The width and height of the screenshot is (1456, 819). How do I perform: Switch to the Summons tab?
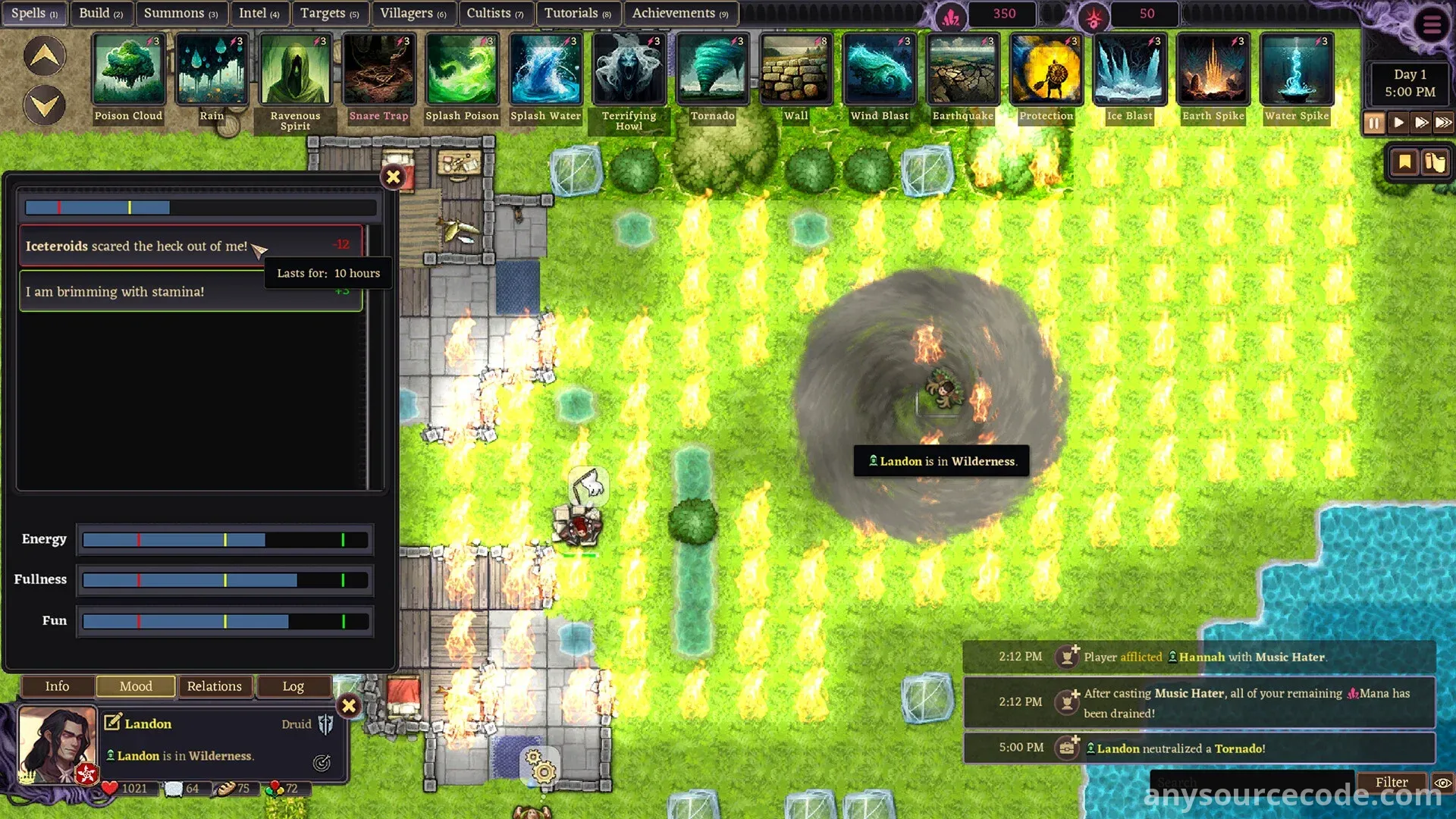[180, 13]
